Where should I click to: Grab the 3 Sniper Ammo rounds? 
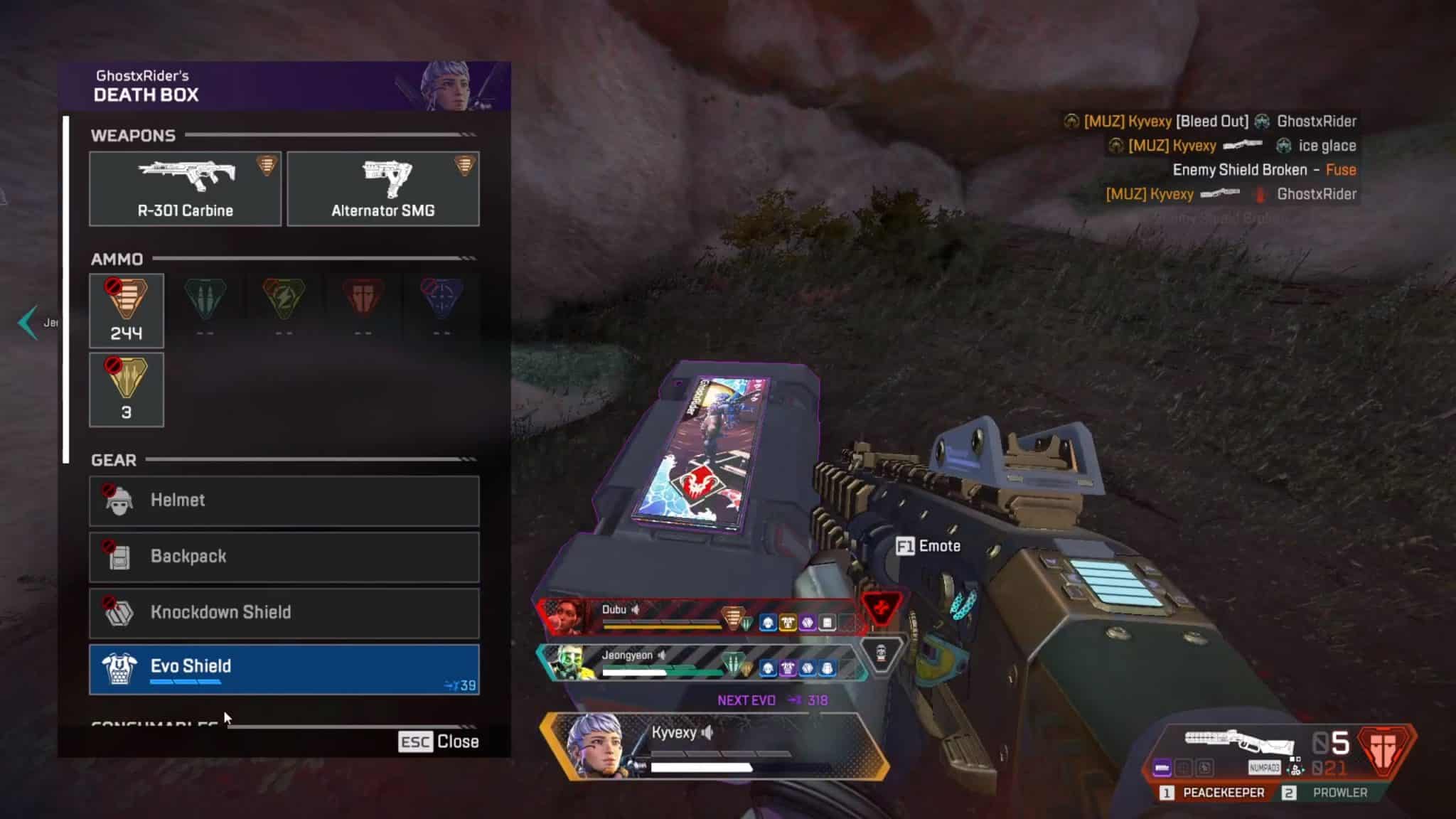click(x=127, y=389)
